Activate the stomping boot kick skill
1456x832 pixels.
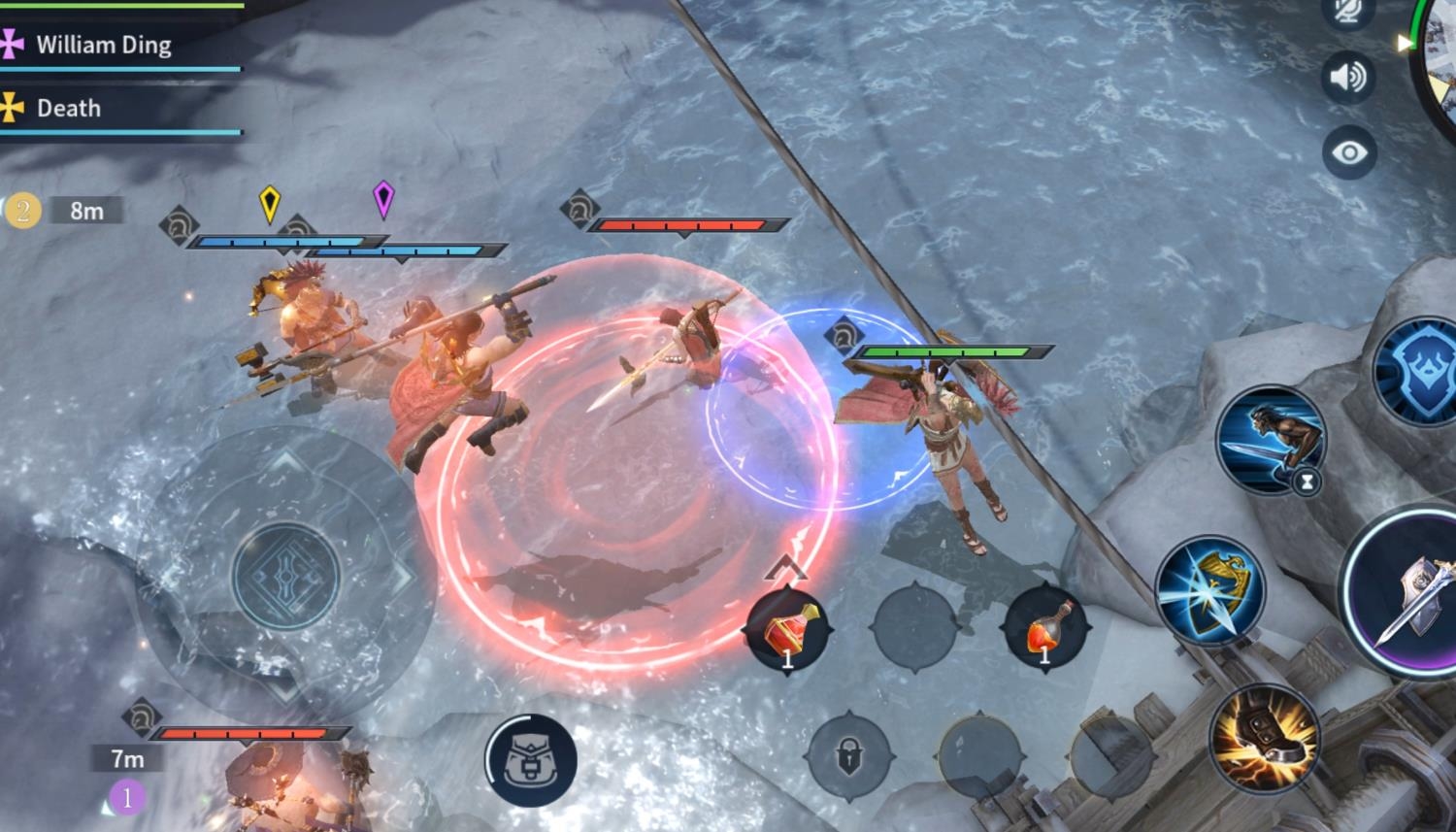pyautogui.click(x=1264, y=739)
